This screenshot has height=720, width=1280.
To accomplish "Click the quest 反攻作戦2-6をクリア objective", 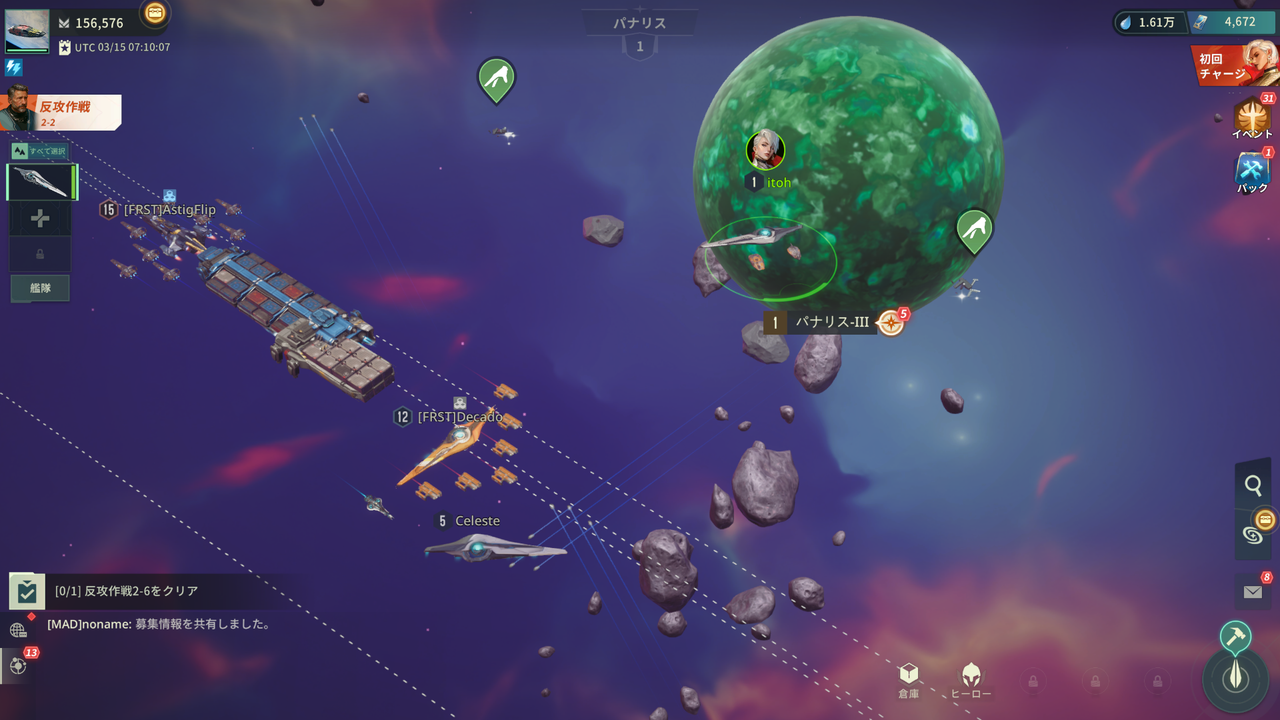I will click(150, 592).
